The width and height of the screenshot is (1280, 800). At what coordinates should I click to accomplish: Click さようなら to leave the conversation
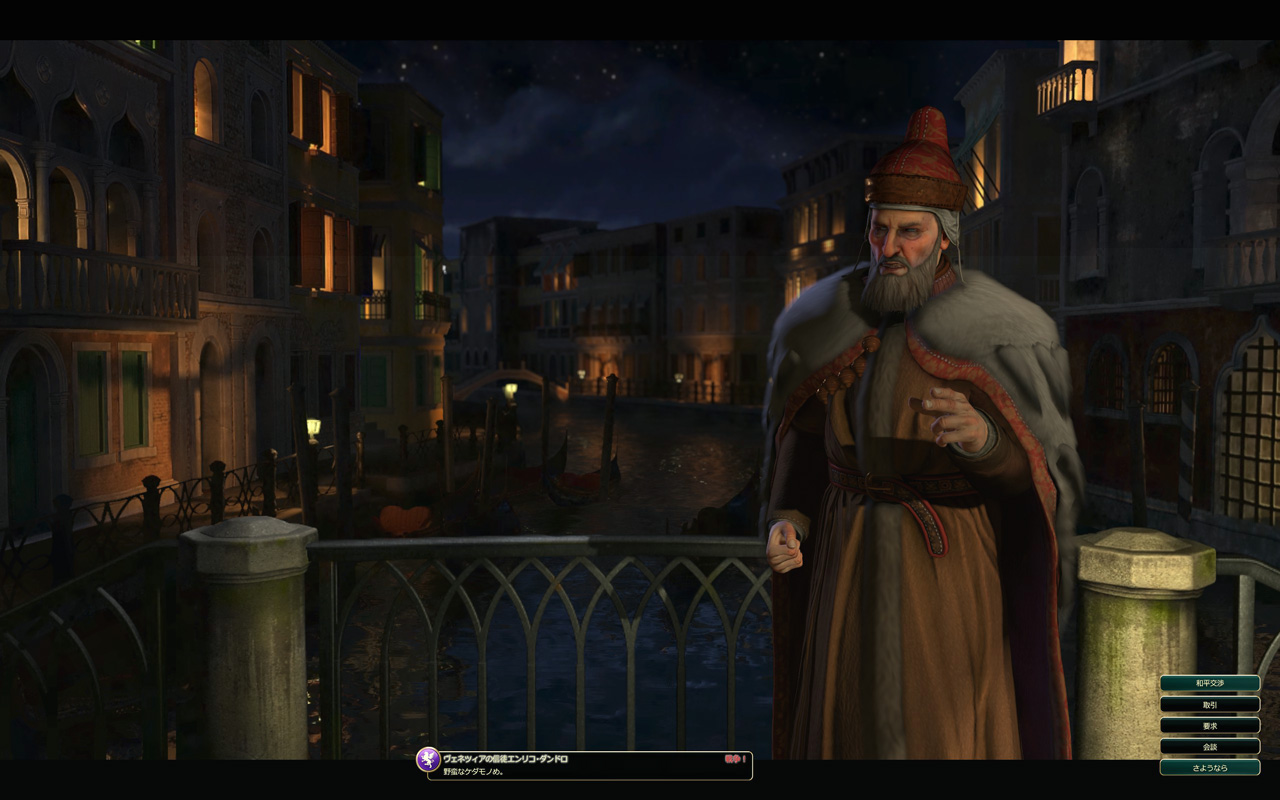(x=1209, y=767)
